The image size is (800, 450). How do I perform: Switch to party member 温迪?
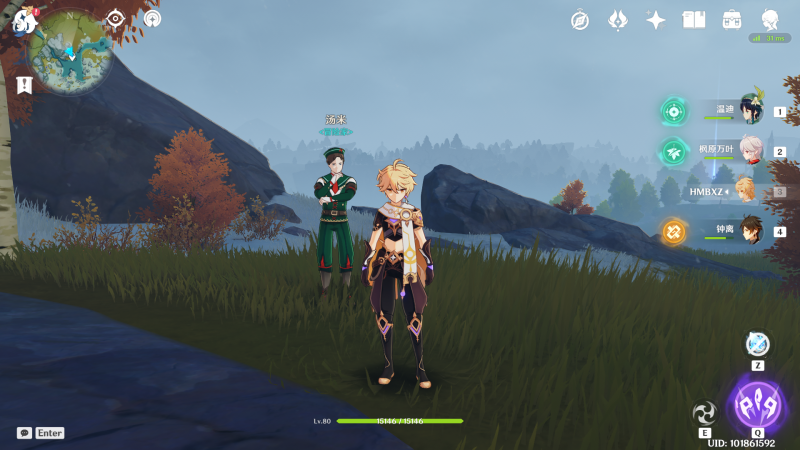(x=750, y=111)
